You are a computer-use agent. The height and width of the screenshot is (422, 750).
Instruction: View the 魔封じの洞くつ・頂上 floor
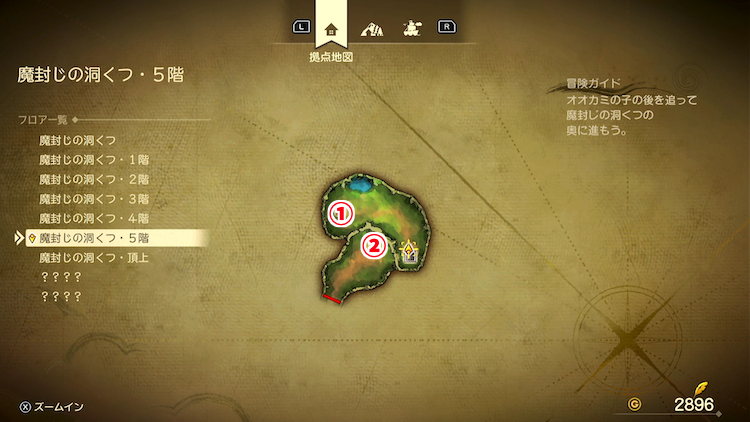point(93,257)
